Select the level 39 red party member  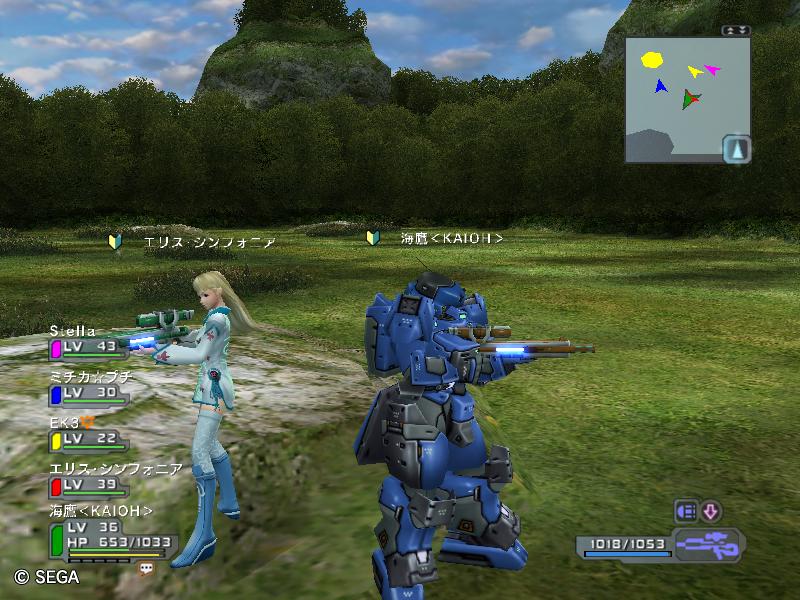[88, 478]
